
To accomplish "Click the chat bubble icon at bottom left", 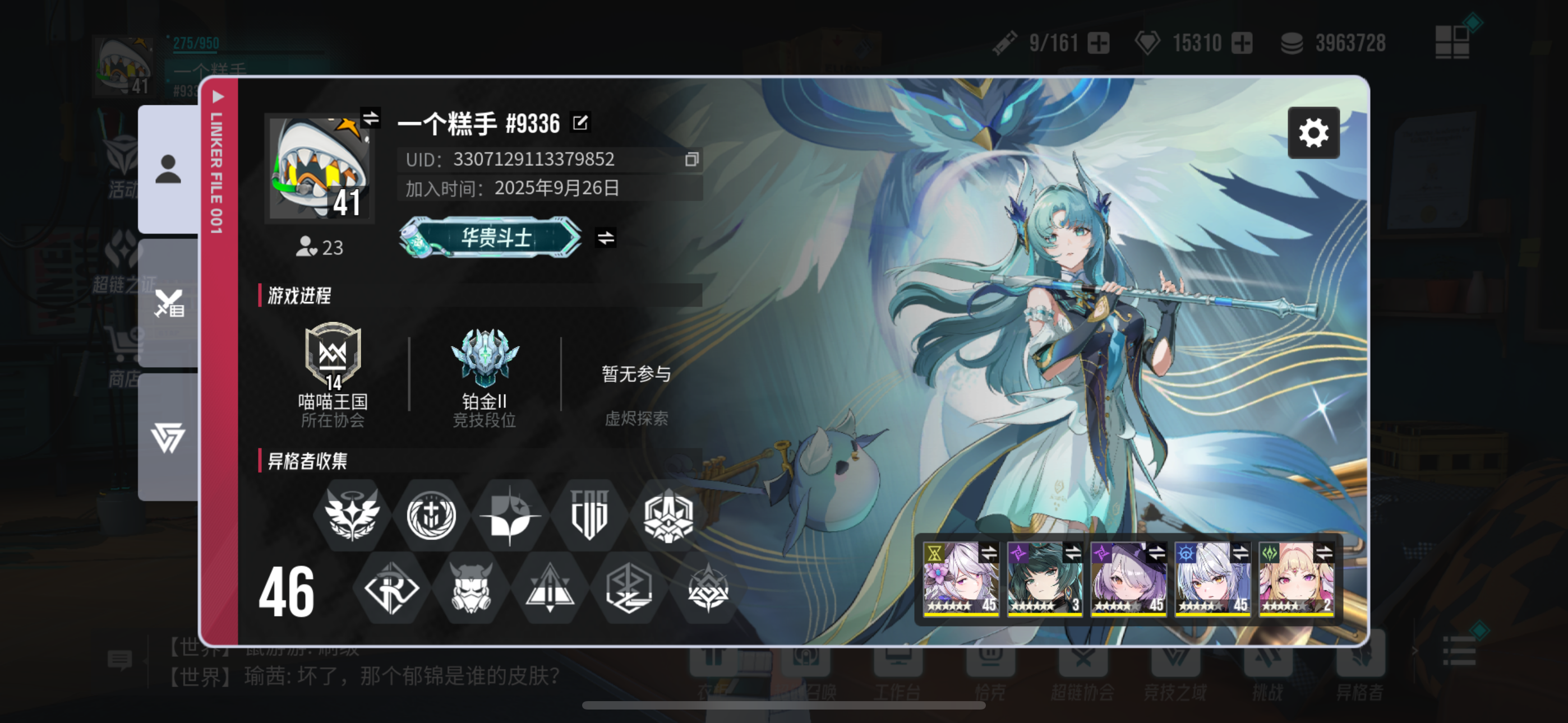I will [x=120, y=660].
